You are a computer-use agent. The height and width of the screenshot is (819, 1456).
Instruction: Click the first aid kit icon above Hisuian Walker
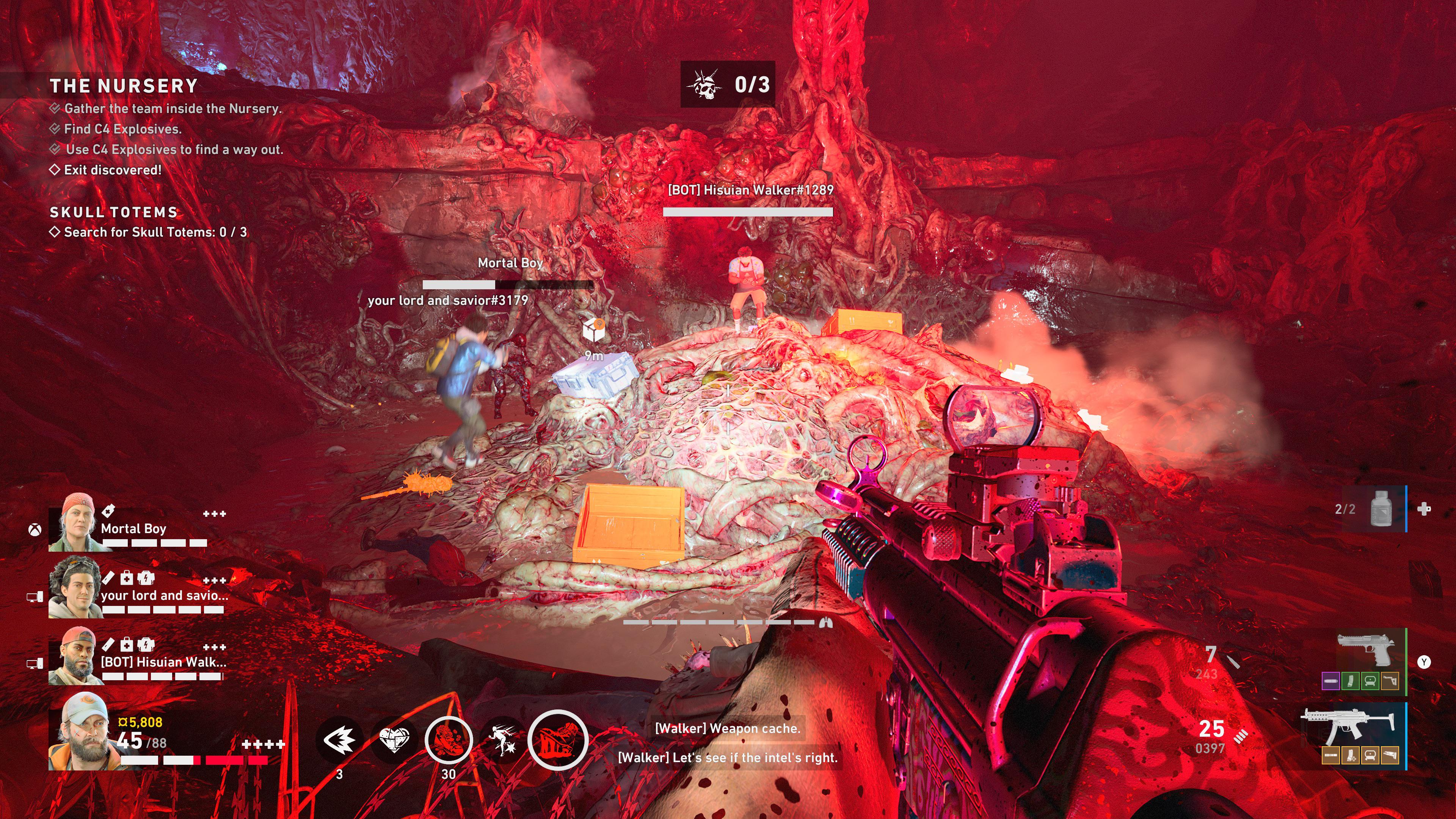click(127, 645)
